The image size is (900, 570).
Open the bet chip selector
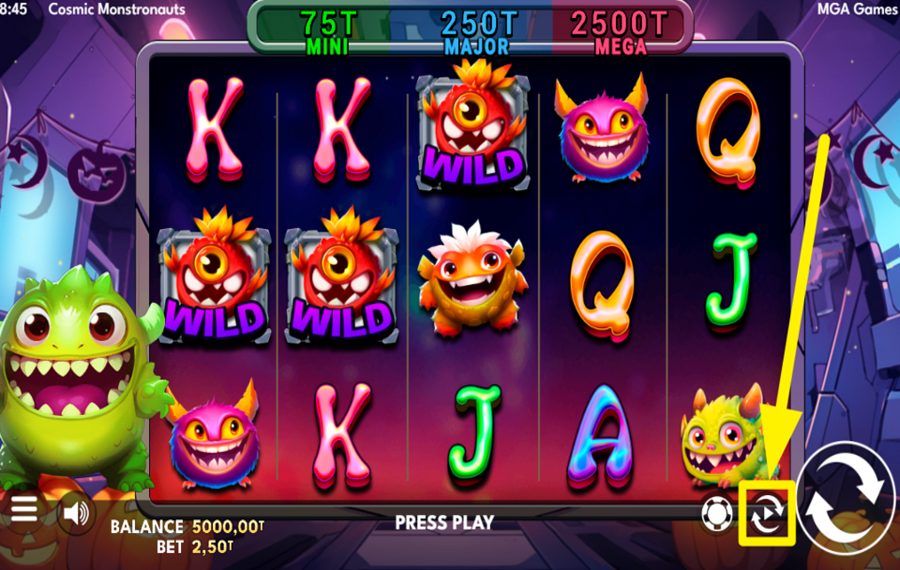tap(717, 513)
